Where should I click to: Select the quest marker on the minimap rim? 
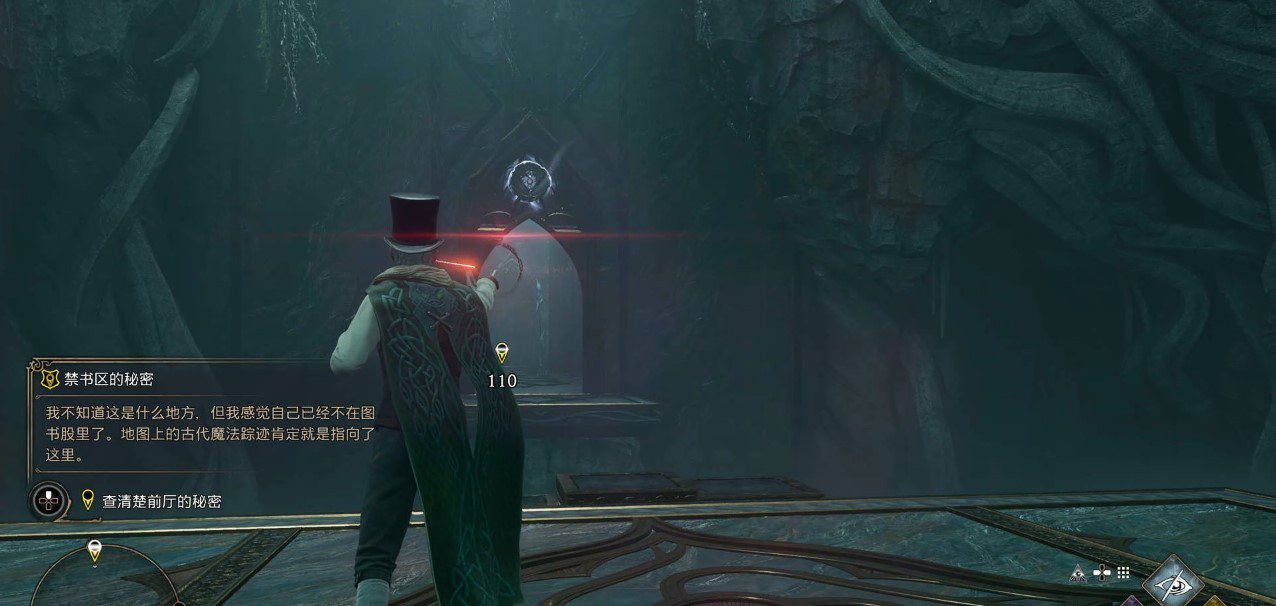[x=95, y=550]
